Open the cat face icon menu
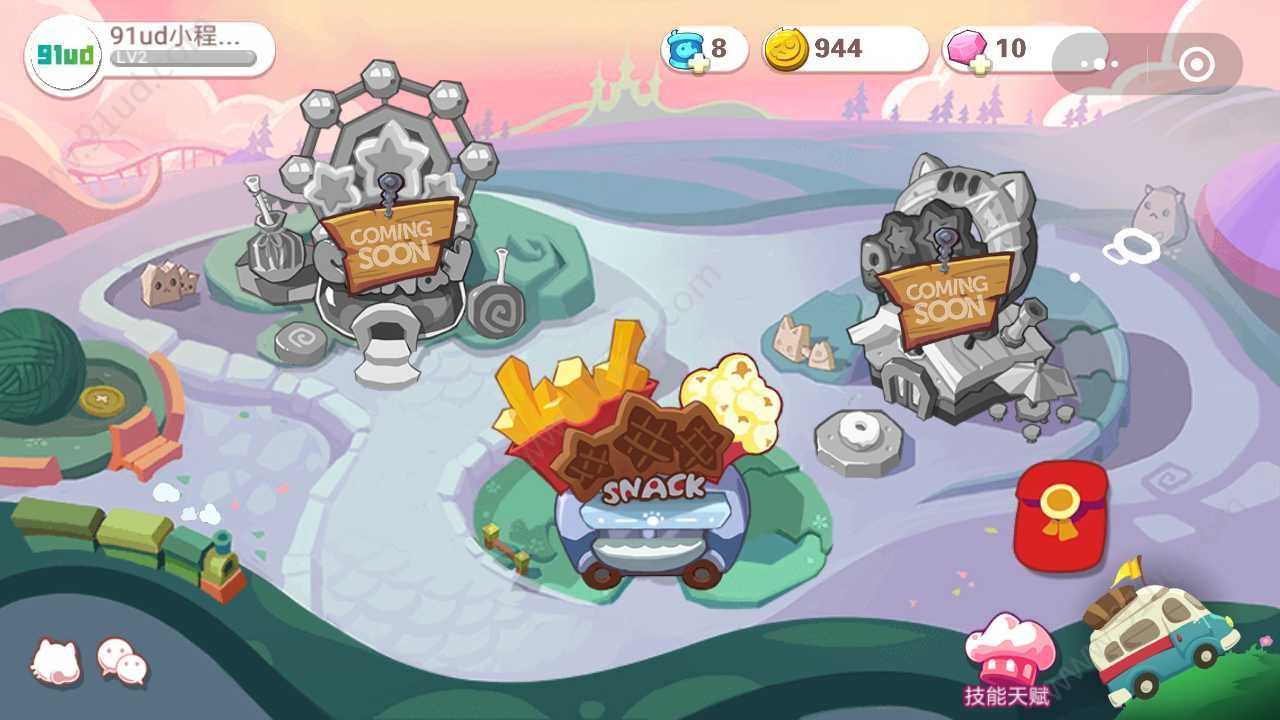 [x=56, y=661]
